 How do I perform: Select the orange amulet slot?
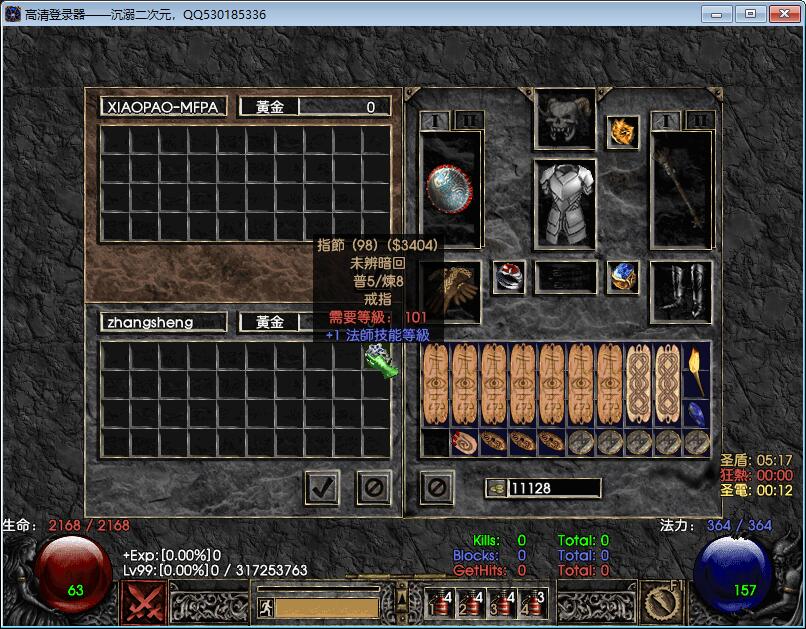tap(623, 132)
